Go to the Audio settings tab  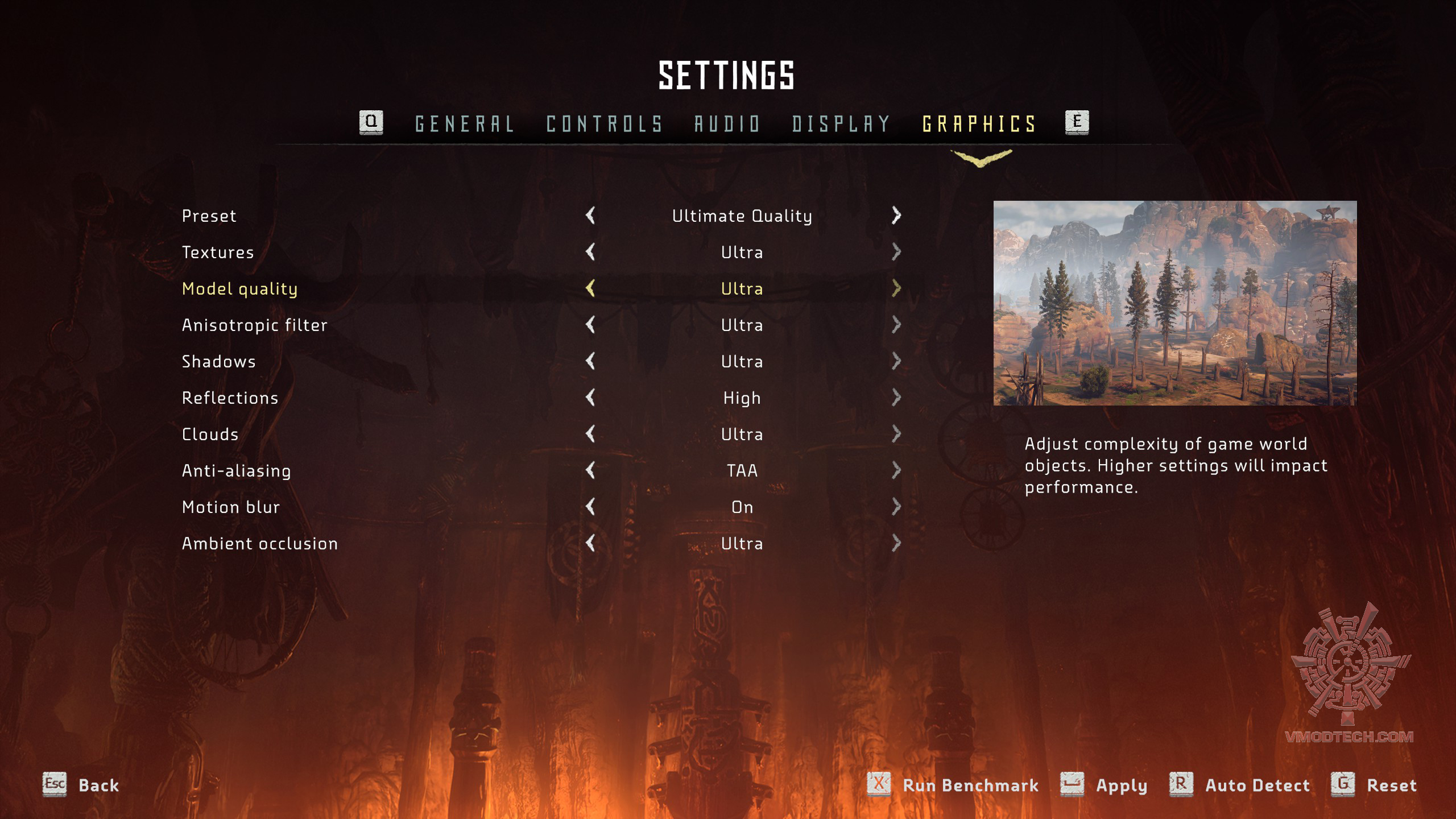[x=727, y=123]
